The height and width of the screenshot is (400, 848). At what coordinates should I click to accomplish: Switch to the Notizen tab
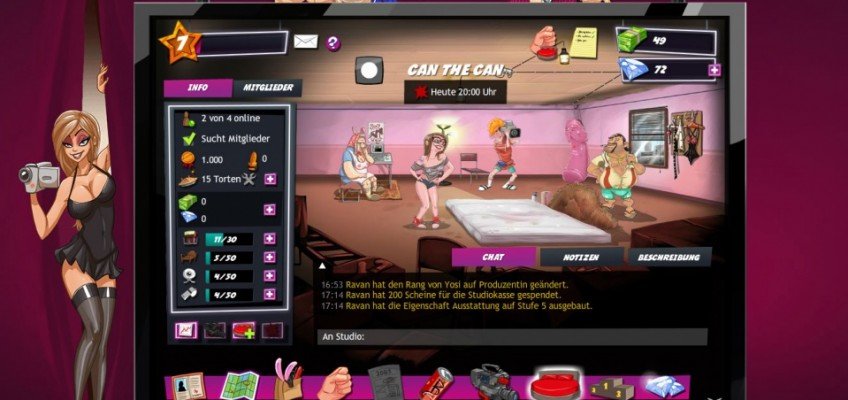point(580,257)
